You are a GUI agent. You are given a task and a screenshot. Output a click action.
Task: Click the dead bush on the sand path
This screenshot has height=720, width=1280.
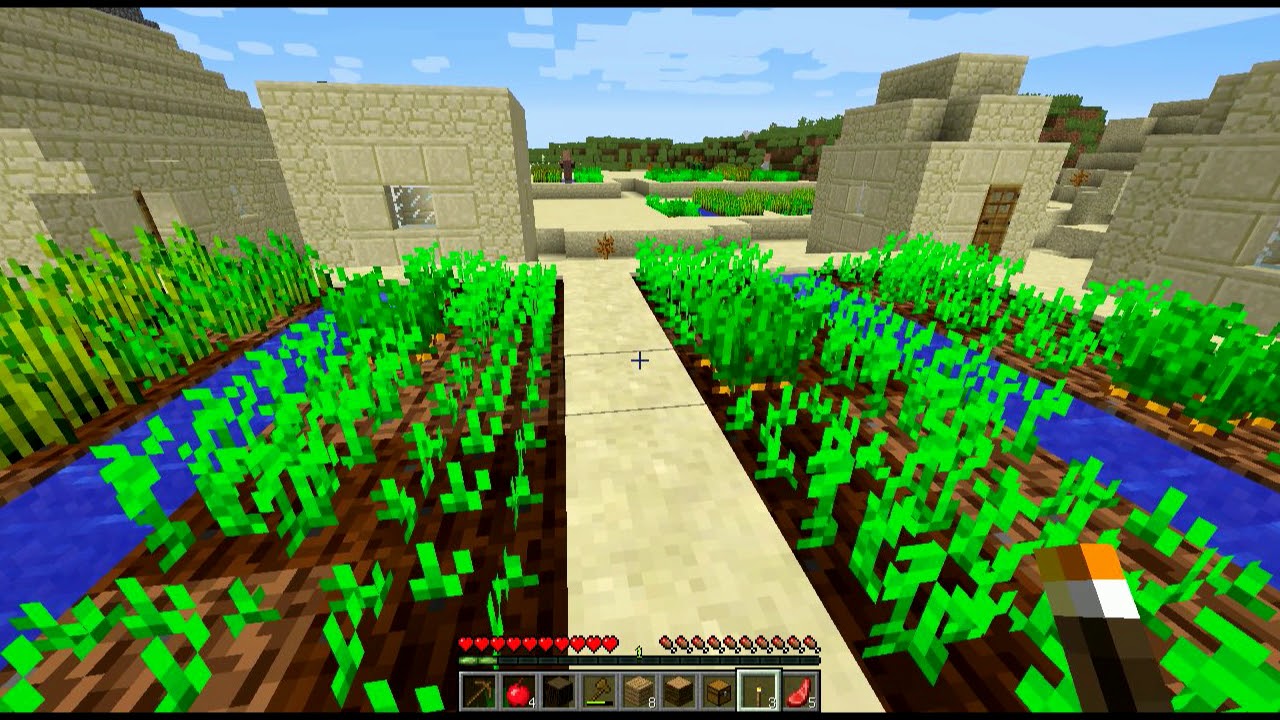coord(605,245)
